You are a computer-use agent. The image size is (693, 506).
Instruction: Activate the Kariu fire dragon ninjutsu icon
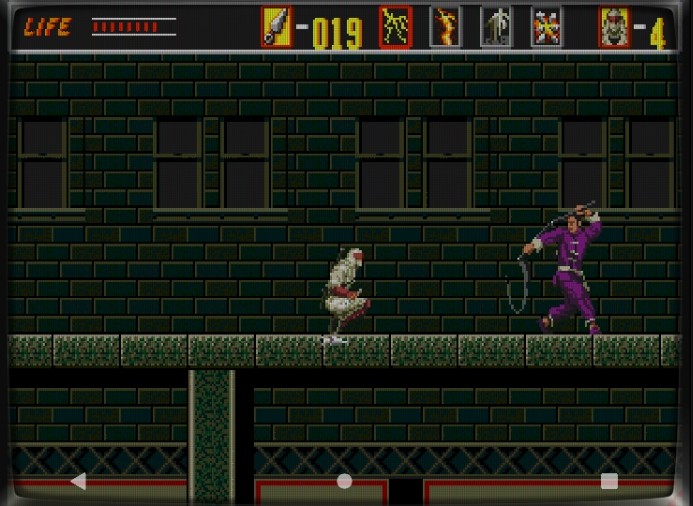445,27
